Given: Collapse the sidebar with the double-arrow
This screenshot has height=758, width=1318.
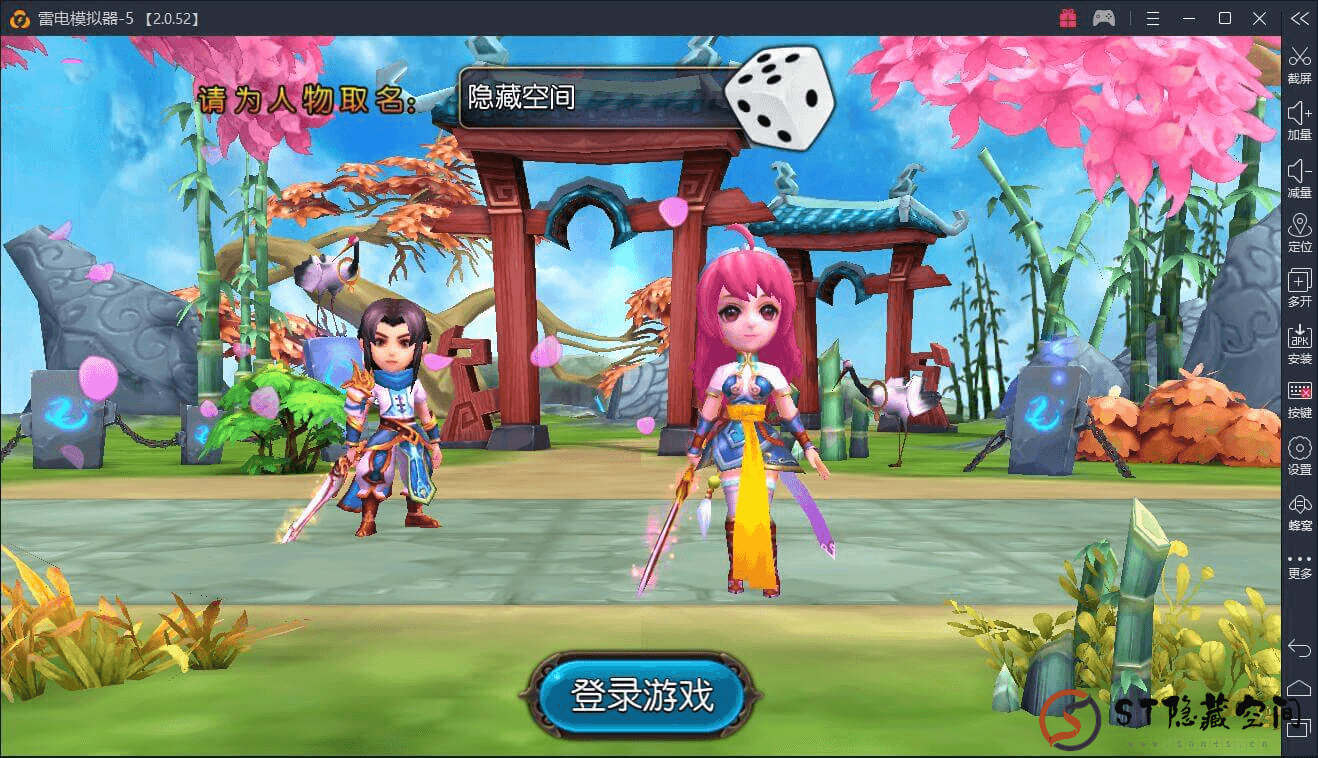Looking at the screenshot, I should pos(1299,17).
